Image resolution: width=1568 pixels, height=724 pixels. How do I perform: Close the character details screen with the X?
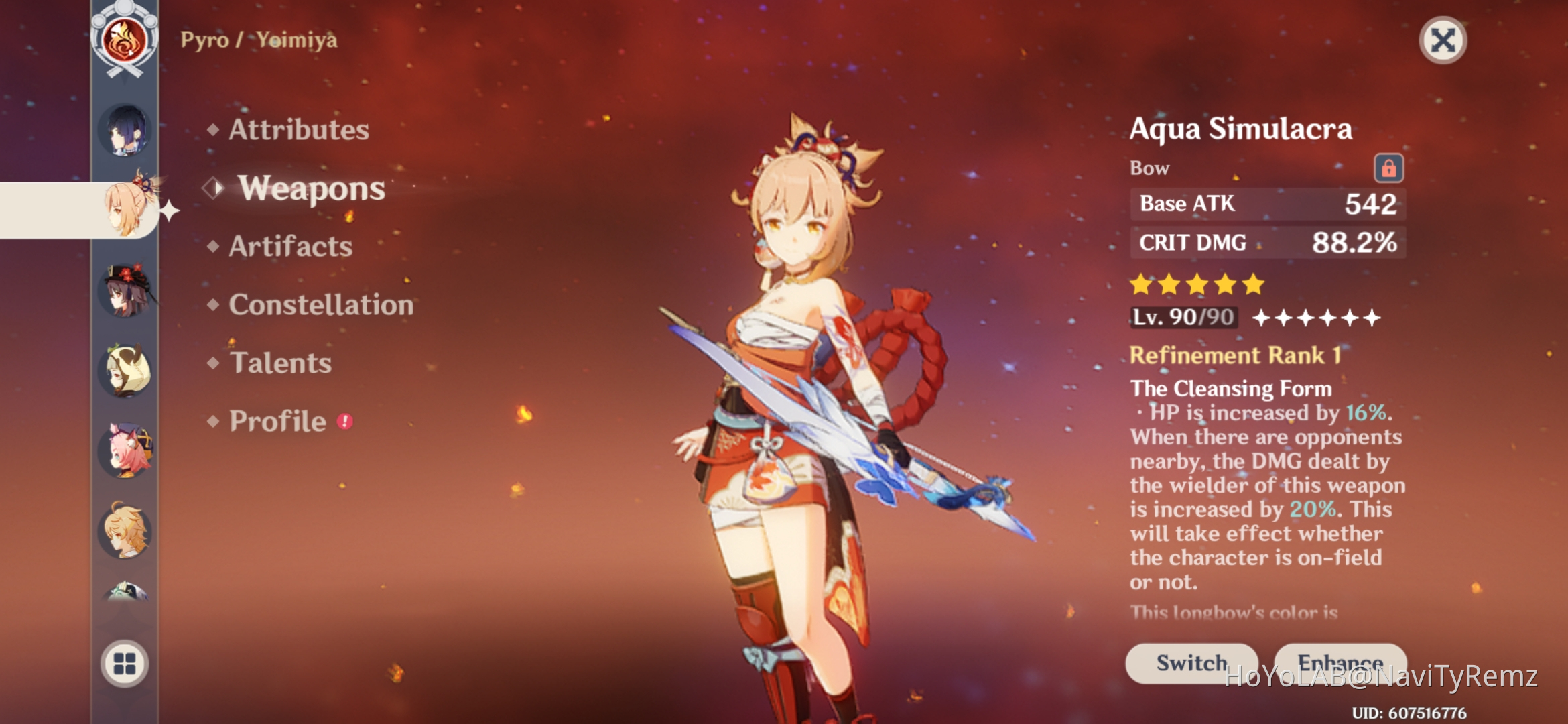click(x=1443, y=40)
